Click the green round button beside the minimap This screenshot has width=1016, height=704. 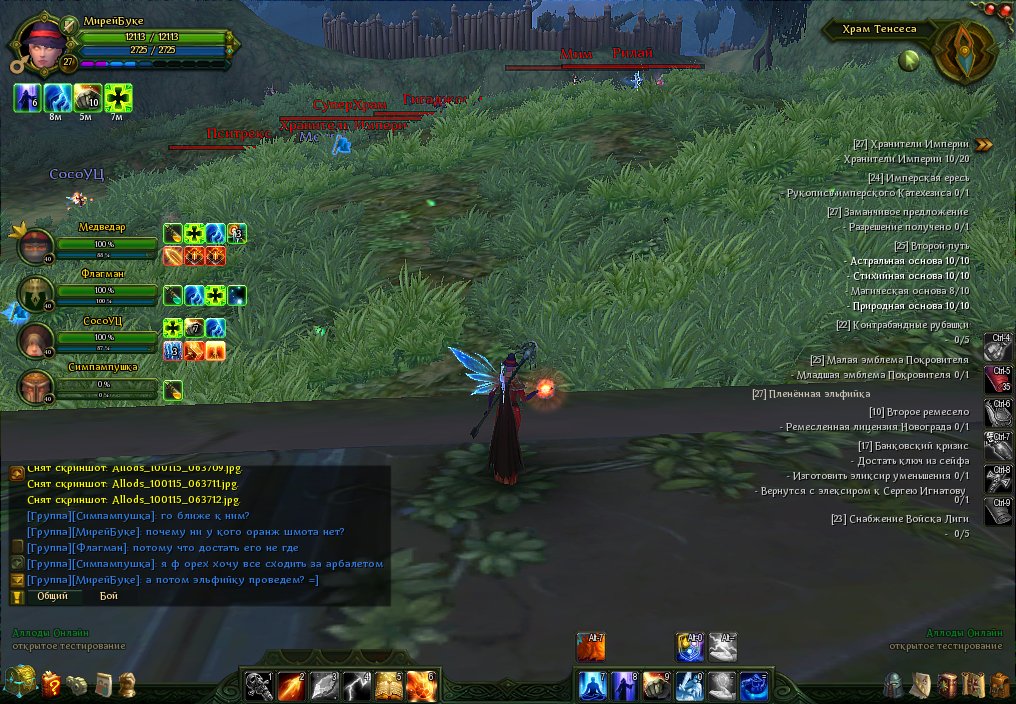point(909,60)
